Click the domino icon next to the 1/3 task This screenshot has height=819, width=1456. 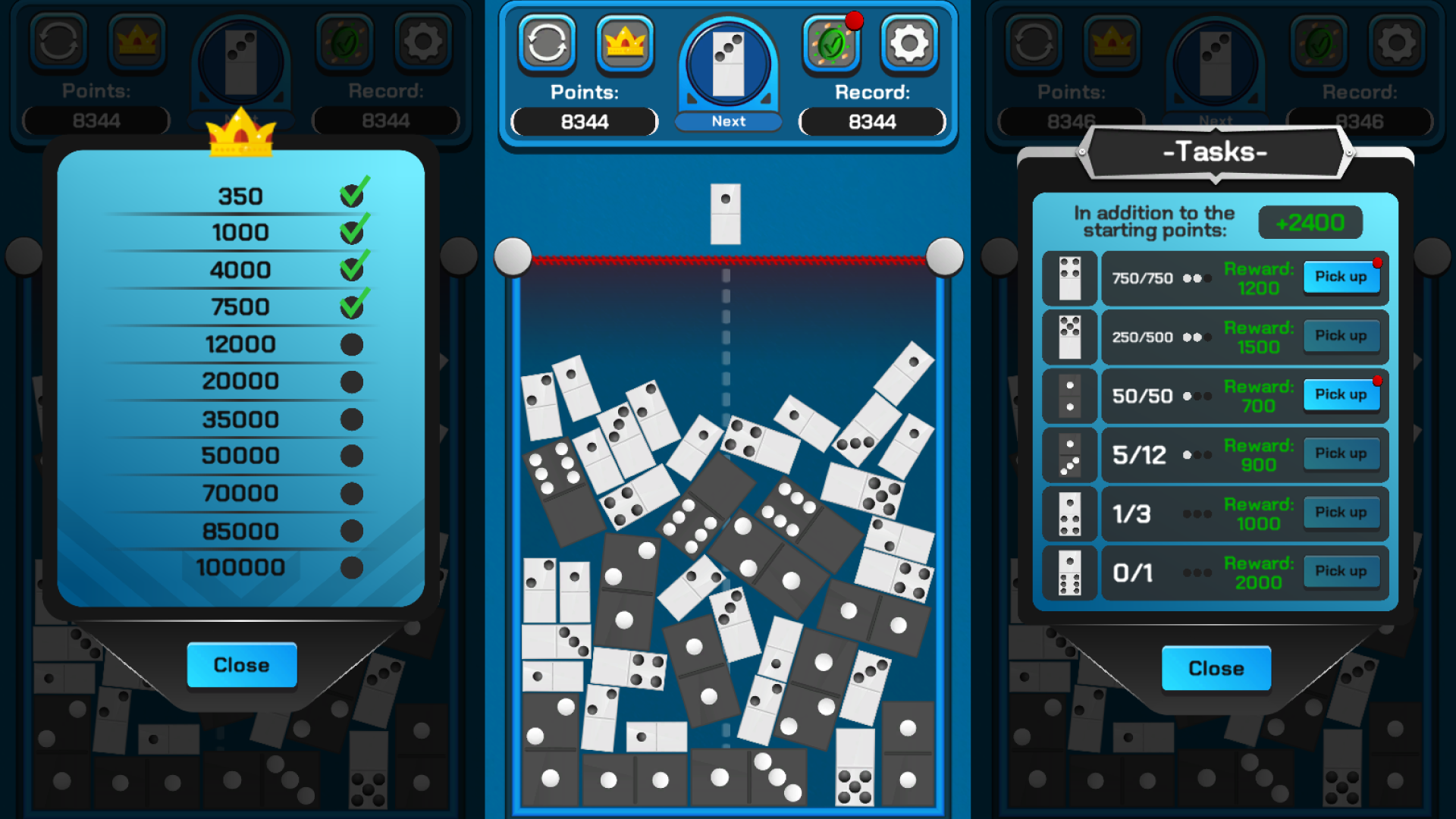[1069, 513]
